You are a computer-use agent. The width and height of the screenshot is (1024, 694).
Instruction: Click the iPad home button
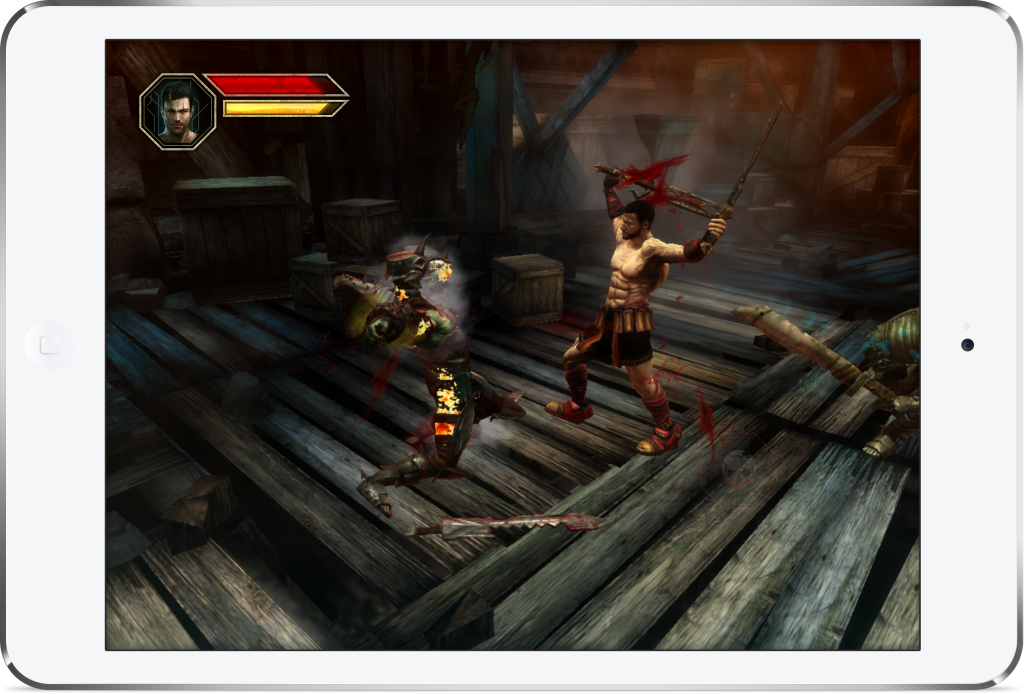[49, 345]
